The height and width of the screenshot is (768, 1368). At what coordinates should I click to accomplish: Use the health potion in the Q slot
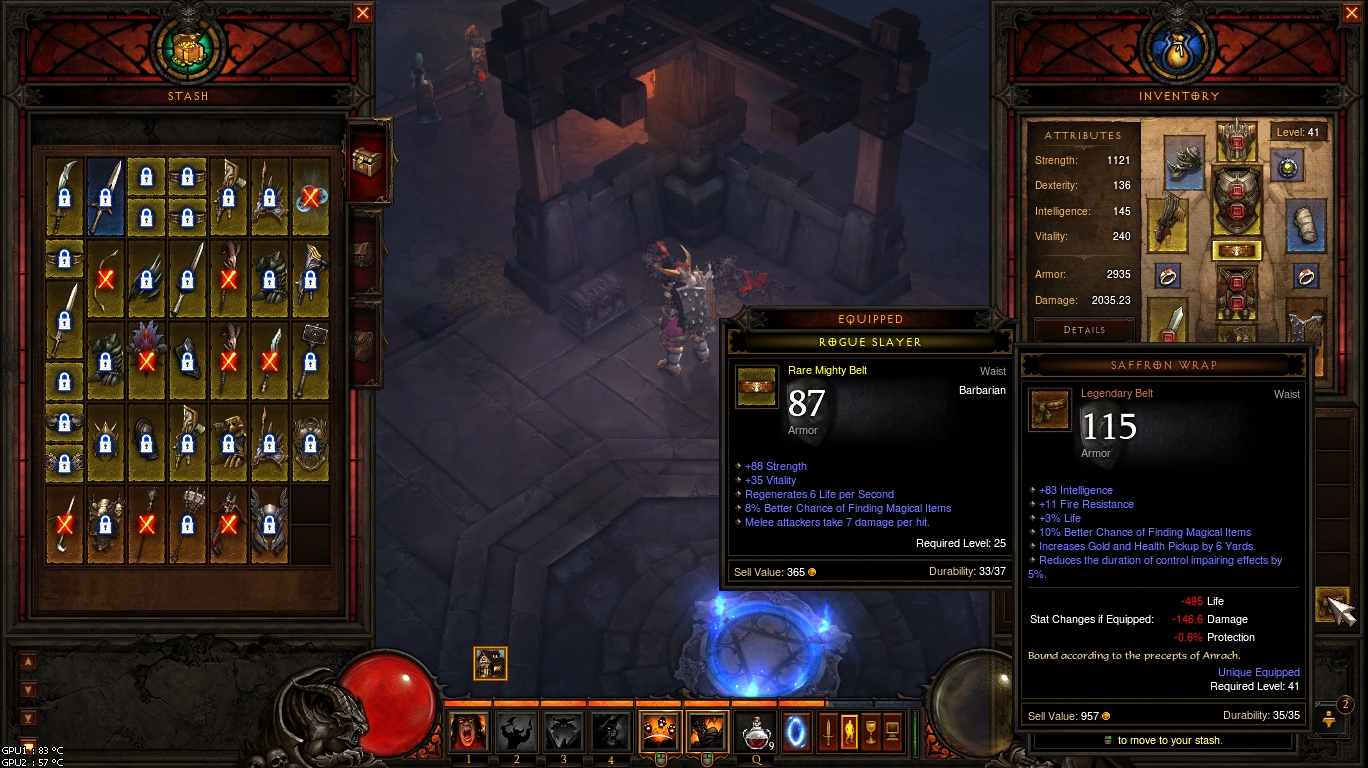pyautogui.click(x=755, y=732)
